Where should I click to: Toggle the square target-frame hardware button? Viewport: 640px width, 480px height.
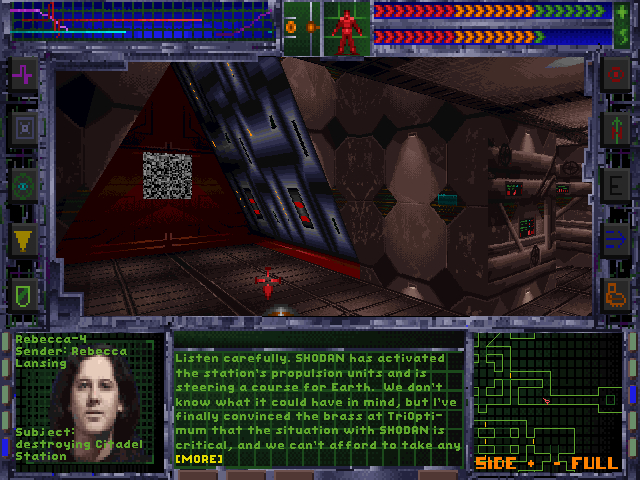coord(24,128)
